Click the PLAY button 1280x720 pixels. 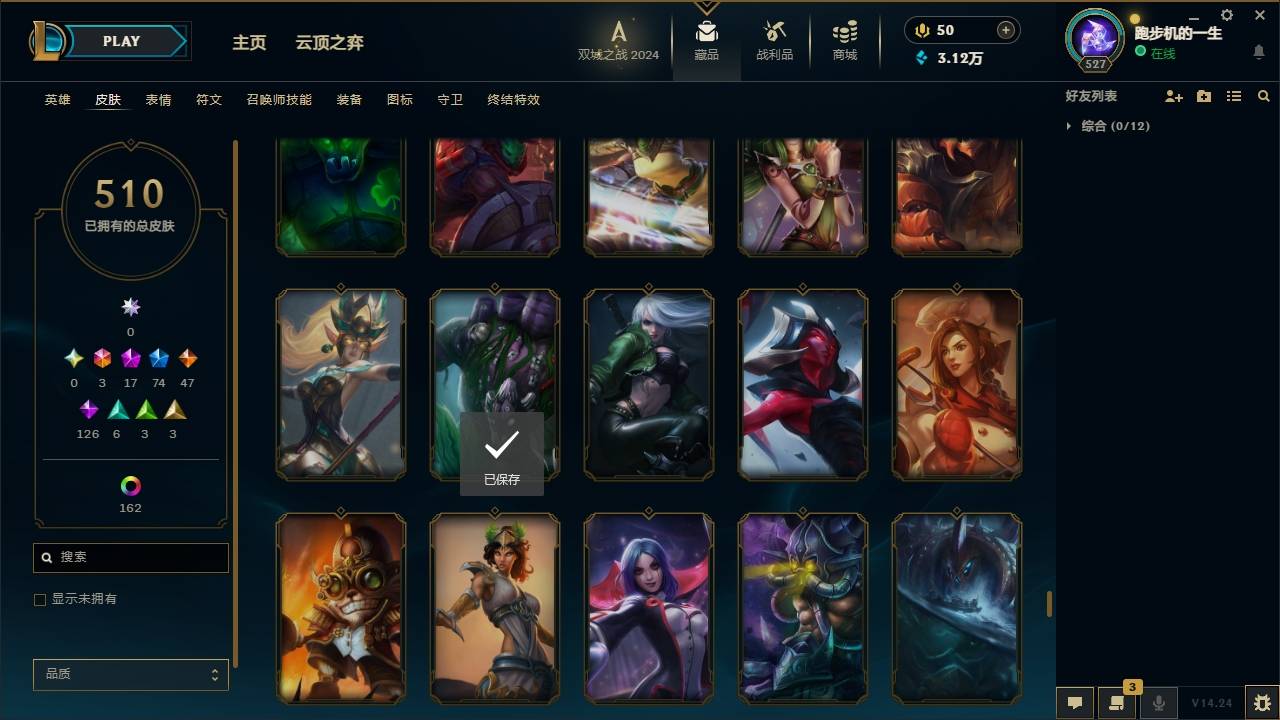click(x=120, y=41)
